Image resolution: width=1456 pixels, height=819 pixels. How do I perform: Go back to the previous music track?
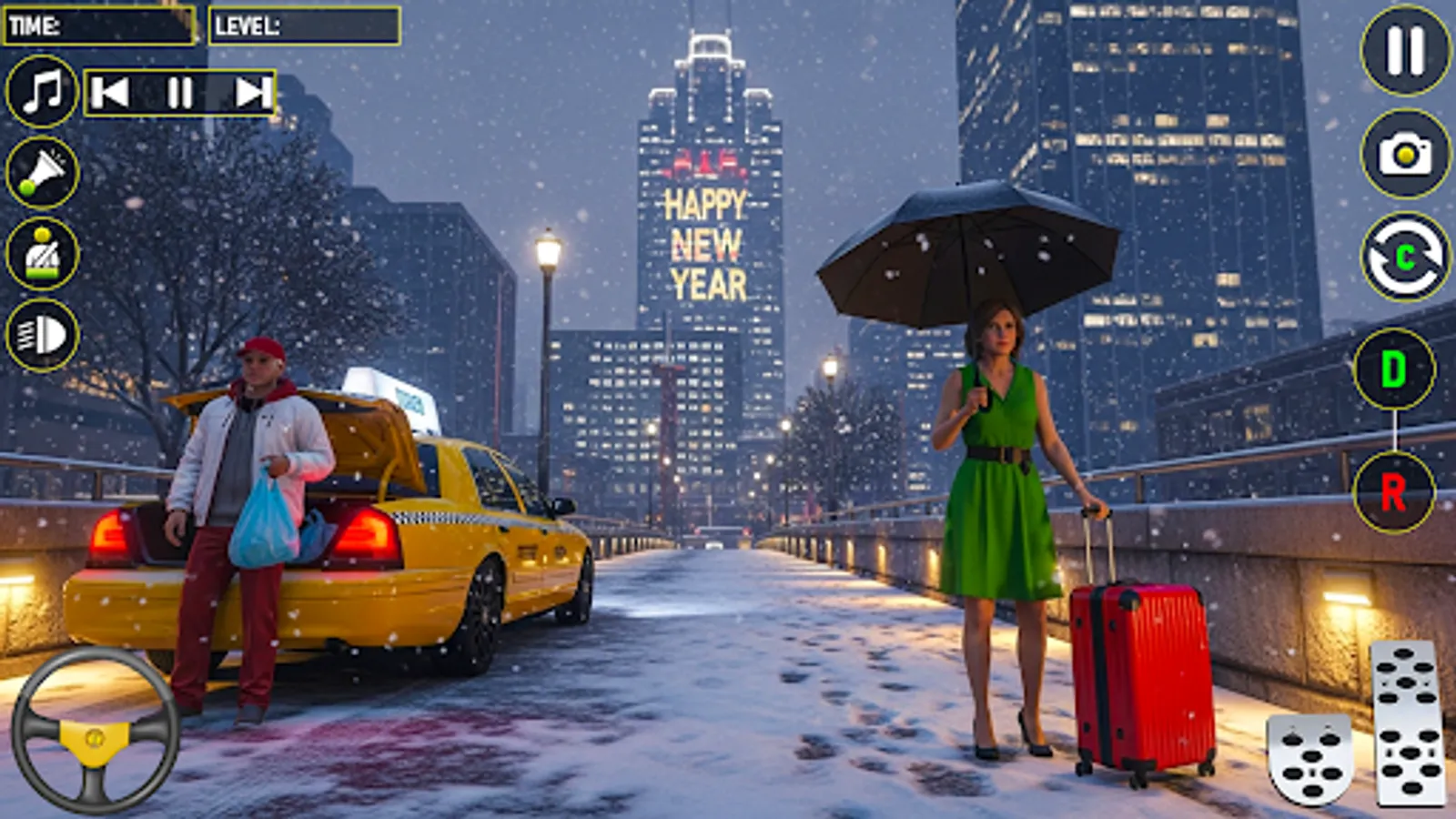pyautogui.click(x=109, y=94)
